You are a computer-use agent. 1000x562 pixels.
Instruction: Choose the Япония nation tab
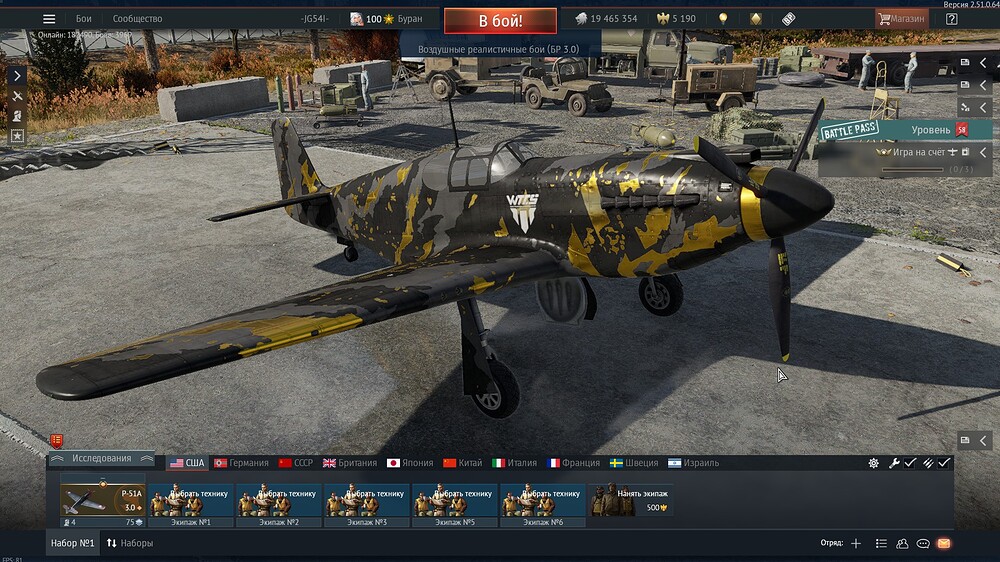tap(410, 463)
